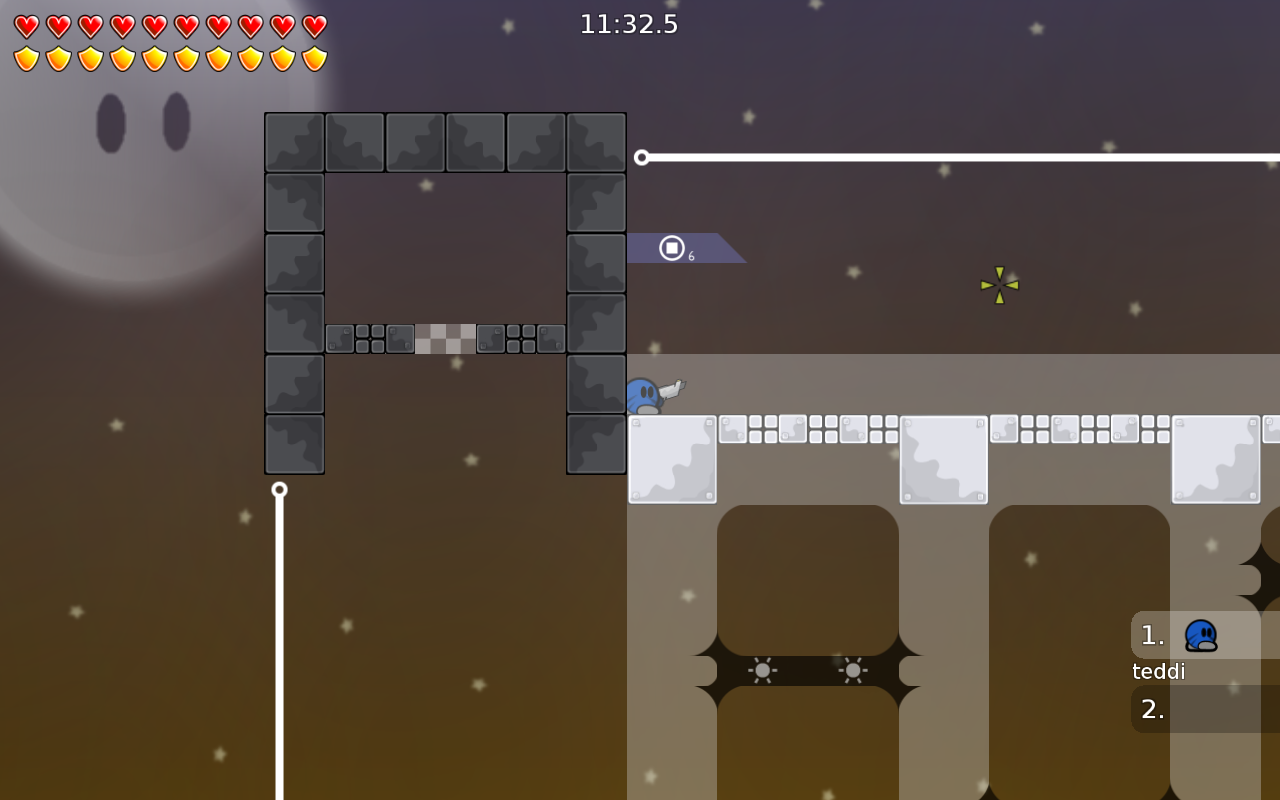This screenshot has height=800, width=1280.
Task: Click the checkered unhookable tile inside the structure
Action: 447,340
